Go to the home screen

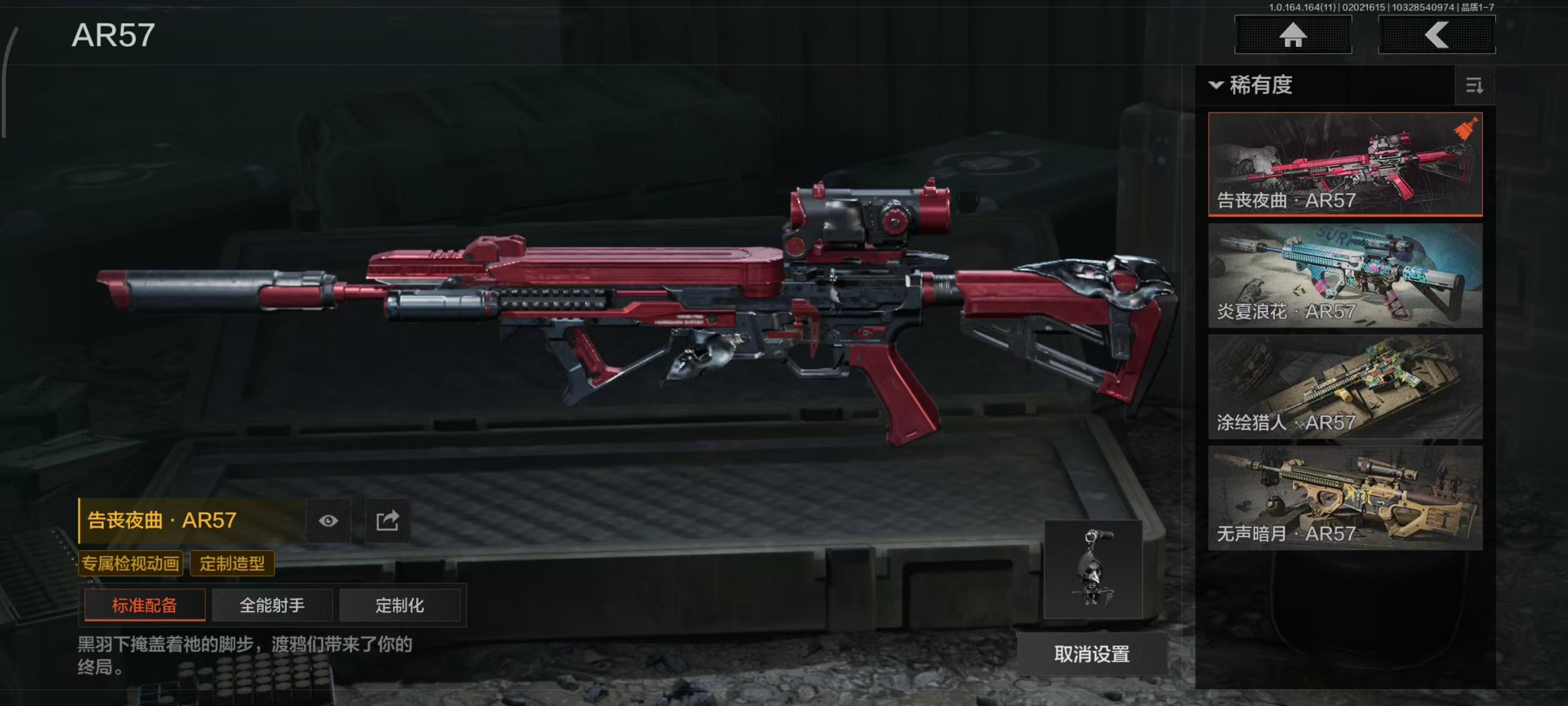(x=1292, y=35)
